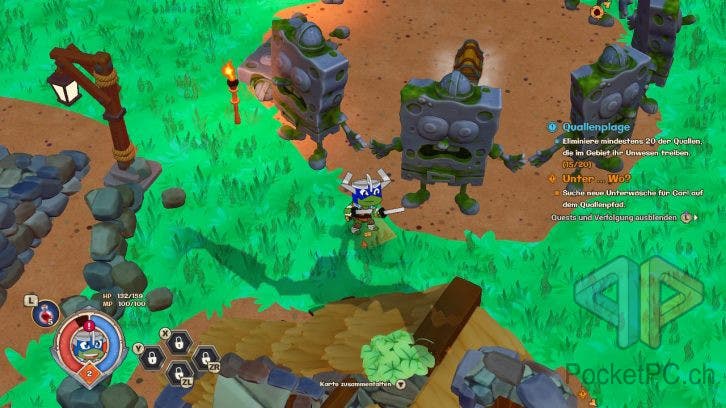The width and height of the screenshot is (726, 408).
Task: Choose the locked skill slot marked ZL
Action: pos(180,371)
